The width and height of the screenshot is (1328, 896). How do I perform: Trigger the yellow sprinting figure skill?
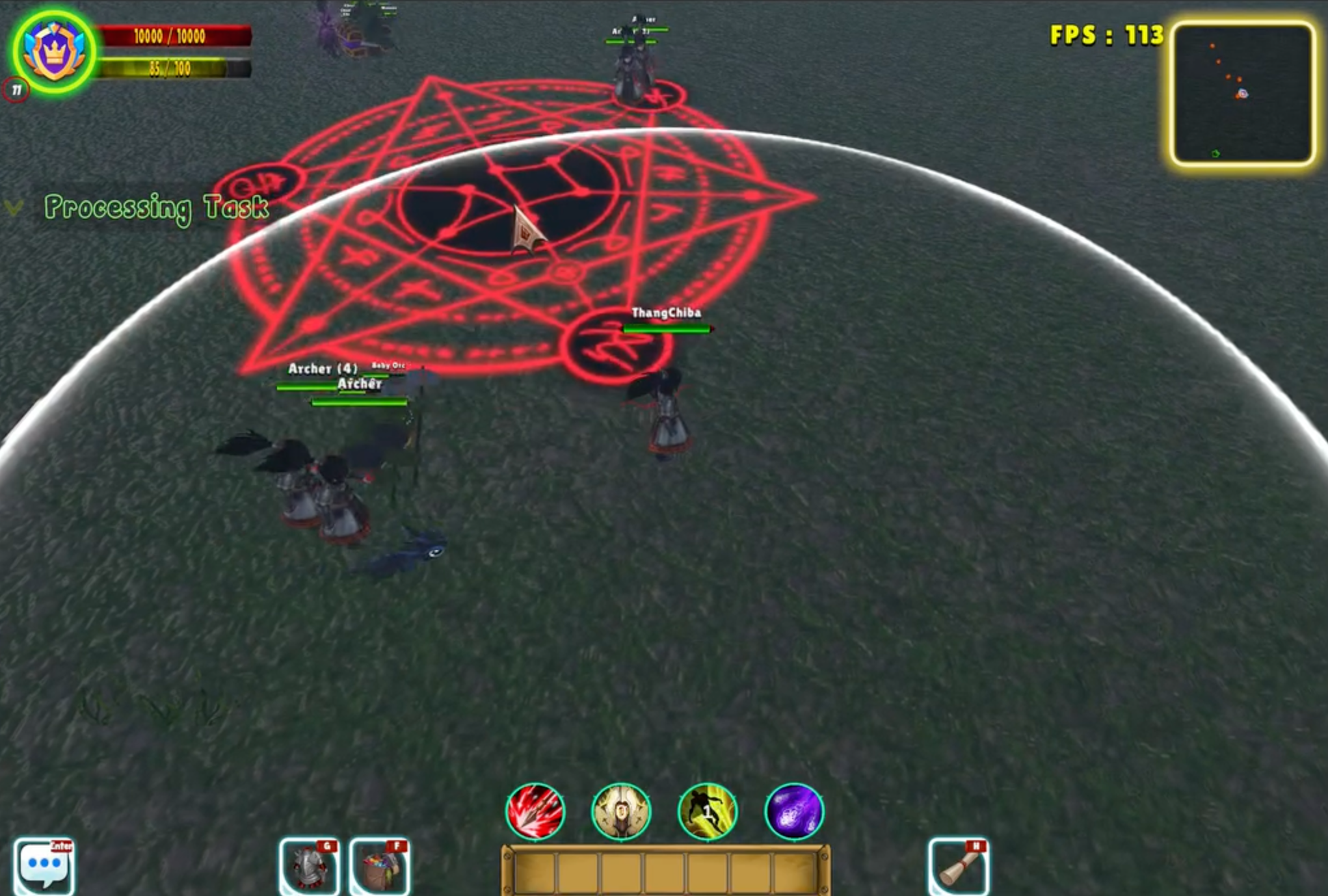point(708,811)
